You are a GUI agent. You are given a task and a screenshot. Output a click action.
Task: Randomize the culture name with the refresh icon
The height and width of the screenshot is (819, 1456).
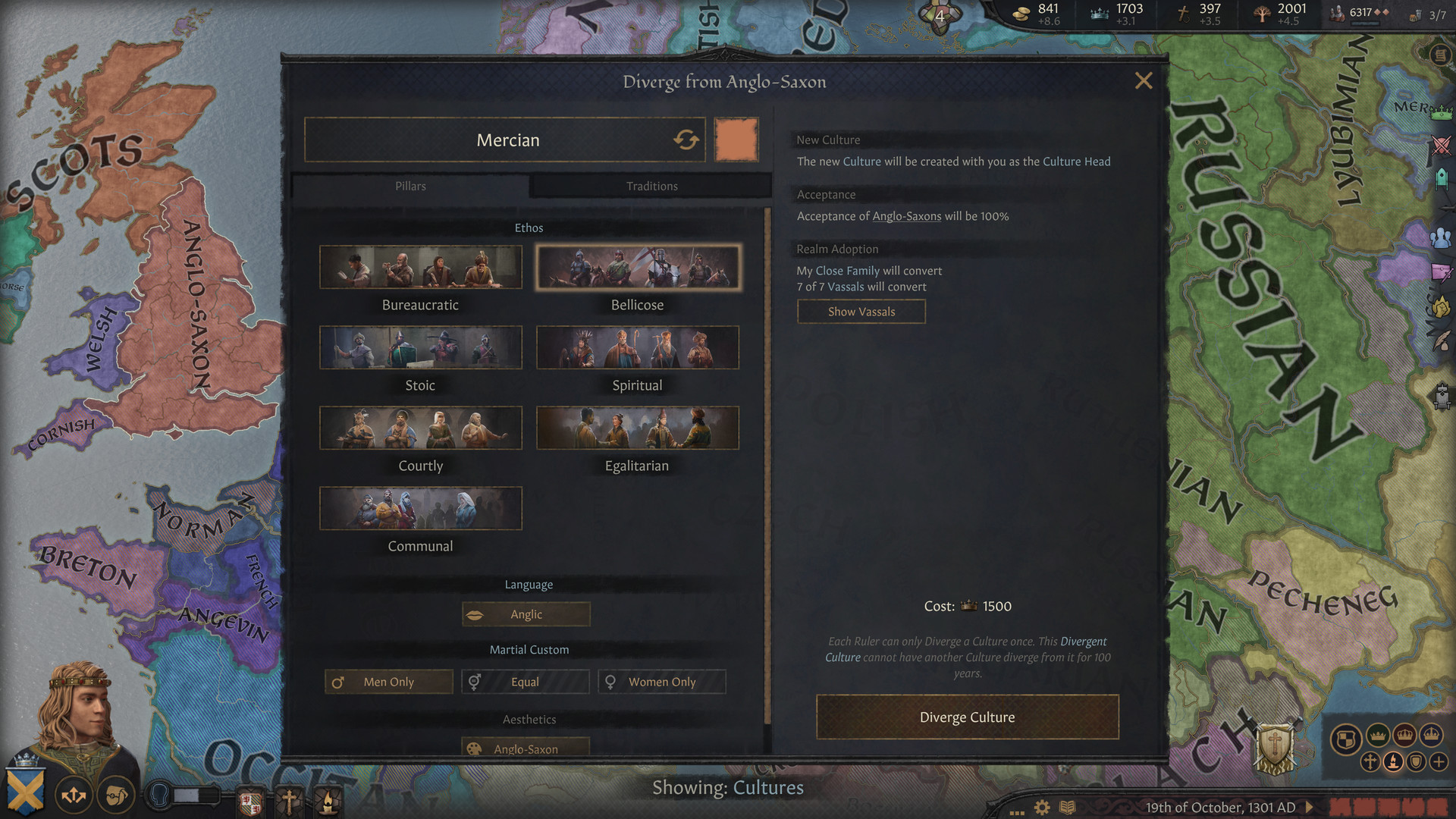(685, 140)
